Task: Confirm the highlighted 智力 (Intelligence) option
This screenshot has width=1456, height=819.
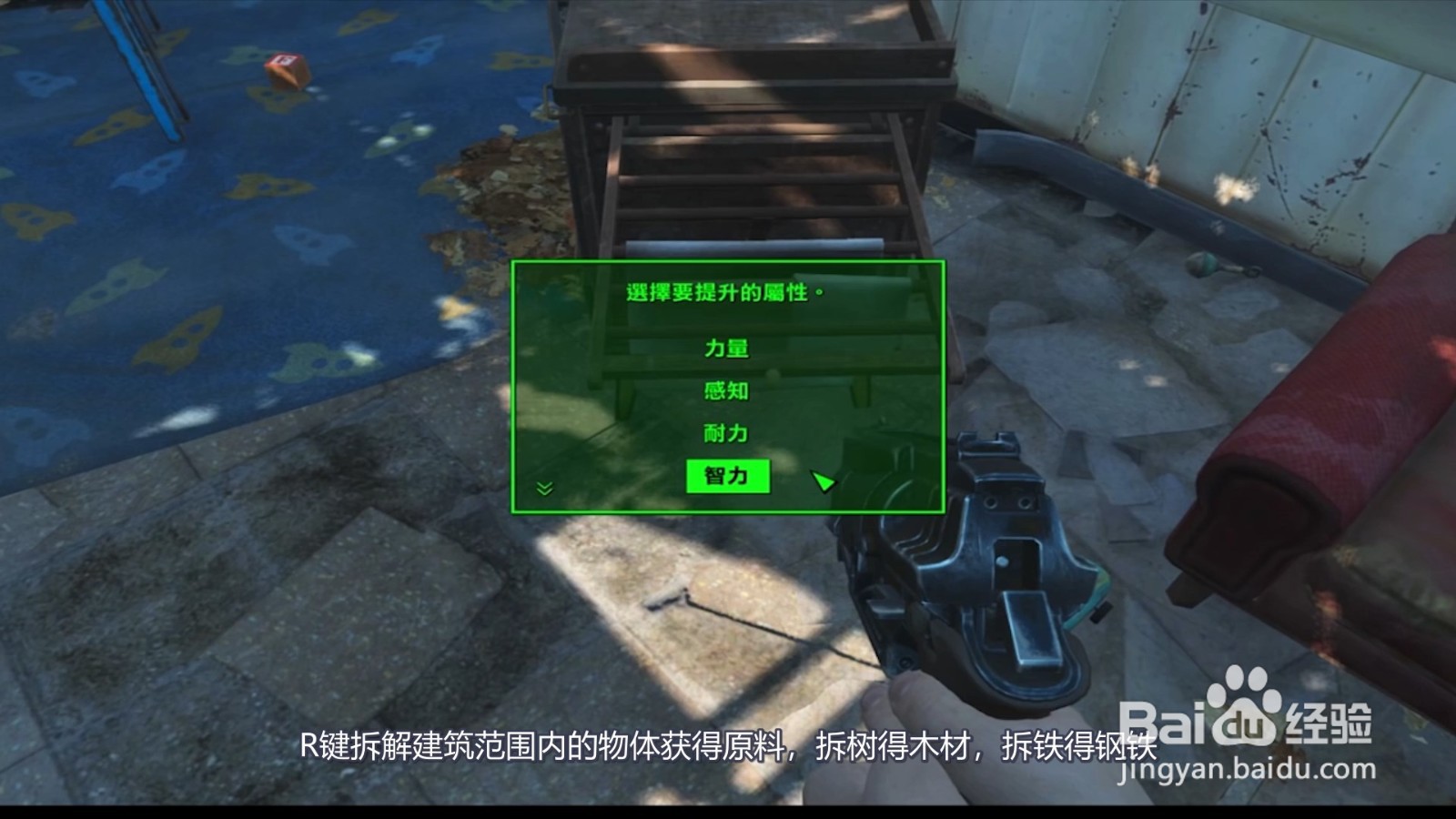Action: (728, 476)
